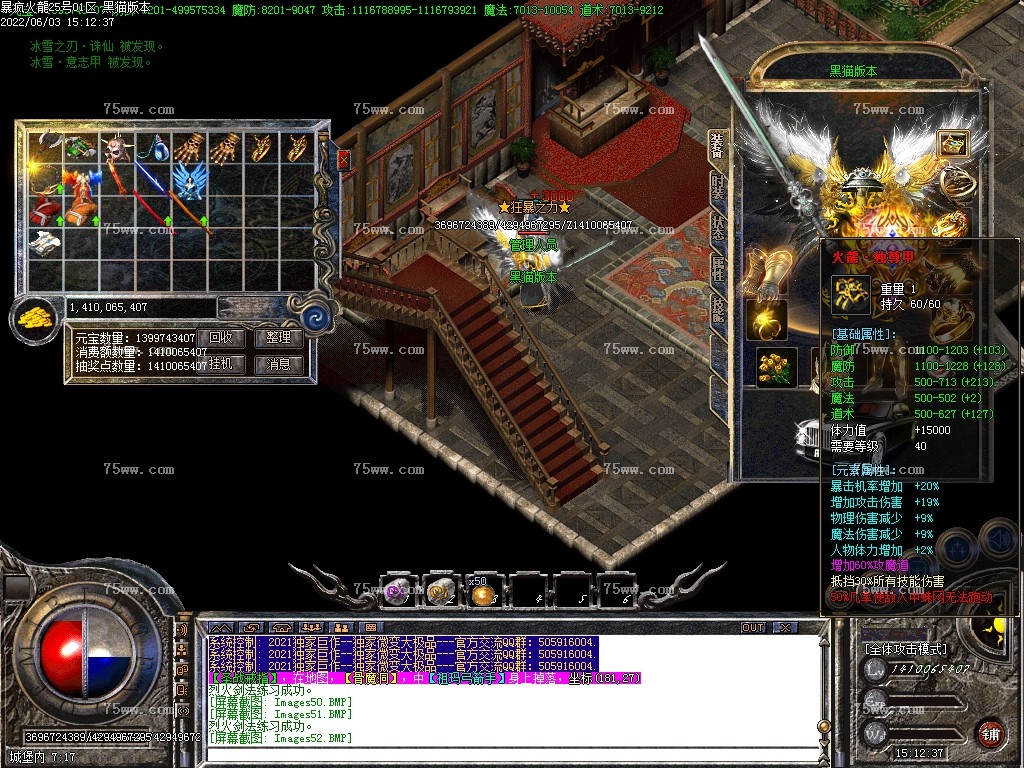Select the yellow flower bouquet equipment slot
The width and height of the screenshot is (1024, 768).
(x=777, y=367)
